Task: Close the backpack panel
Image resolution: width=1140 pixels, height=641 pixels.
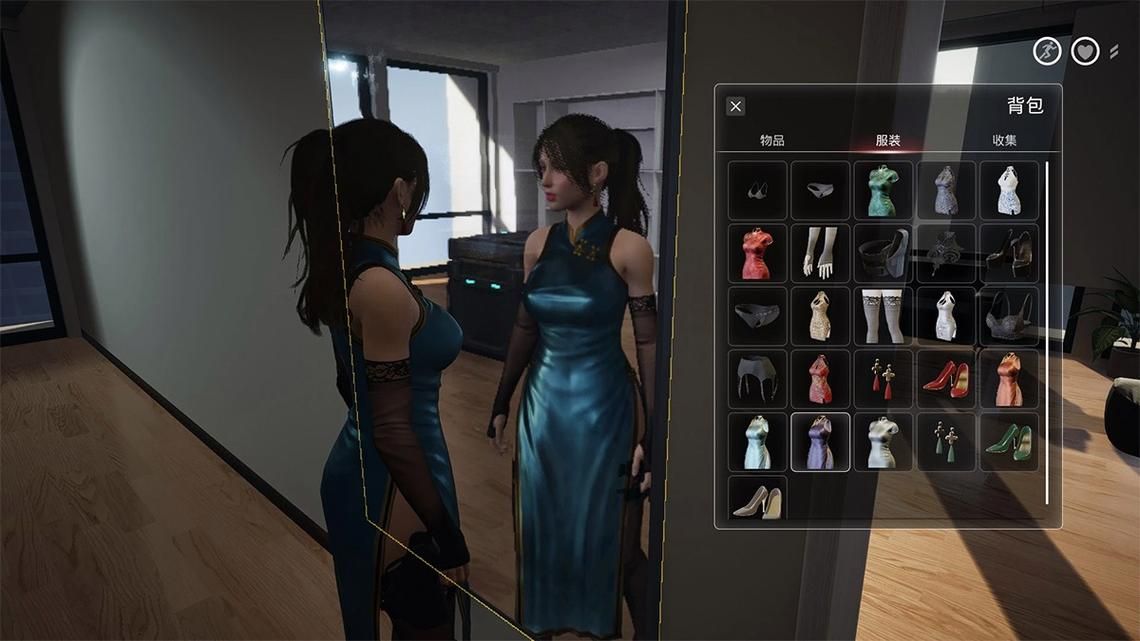Action: pos(735,107)
